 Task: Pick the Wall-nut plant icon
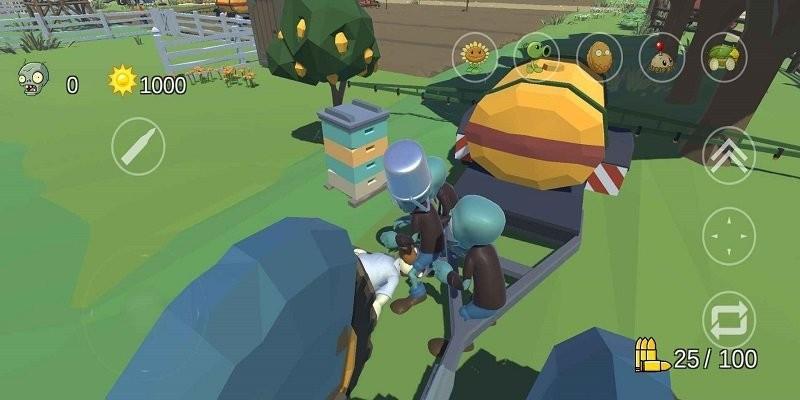(x=599, y=56)
